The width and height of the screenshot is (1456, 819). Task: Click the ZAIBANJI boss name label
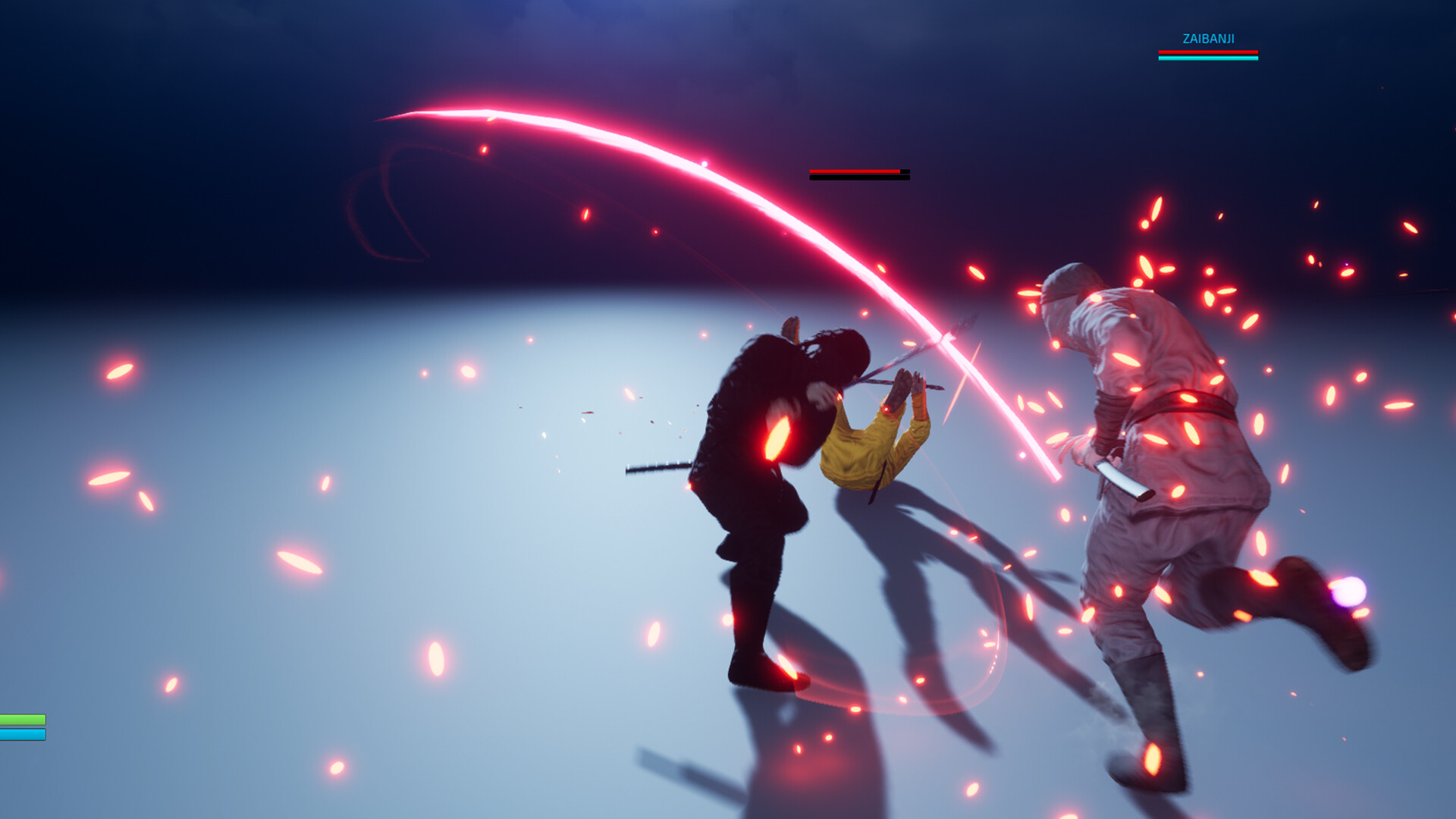tap(1207, 36)
